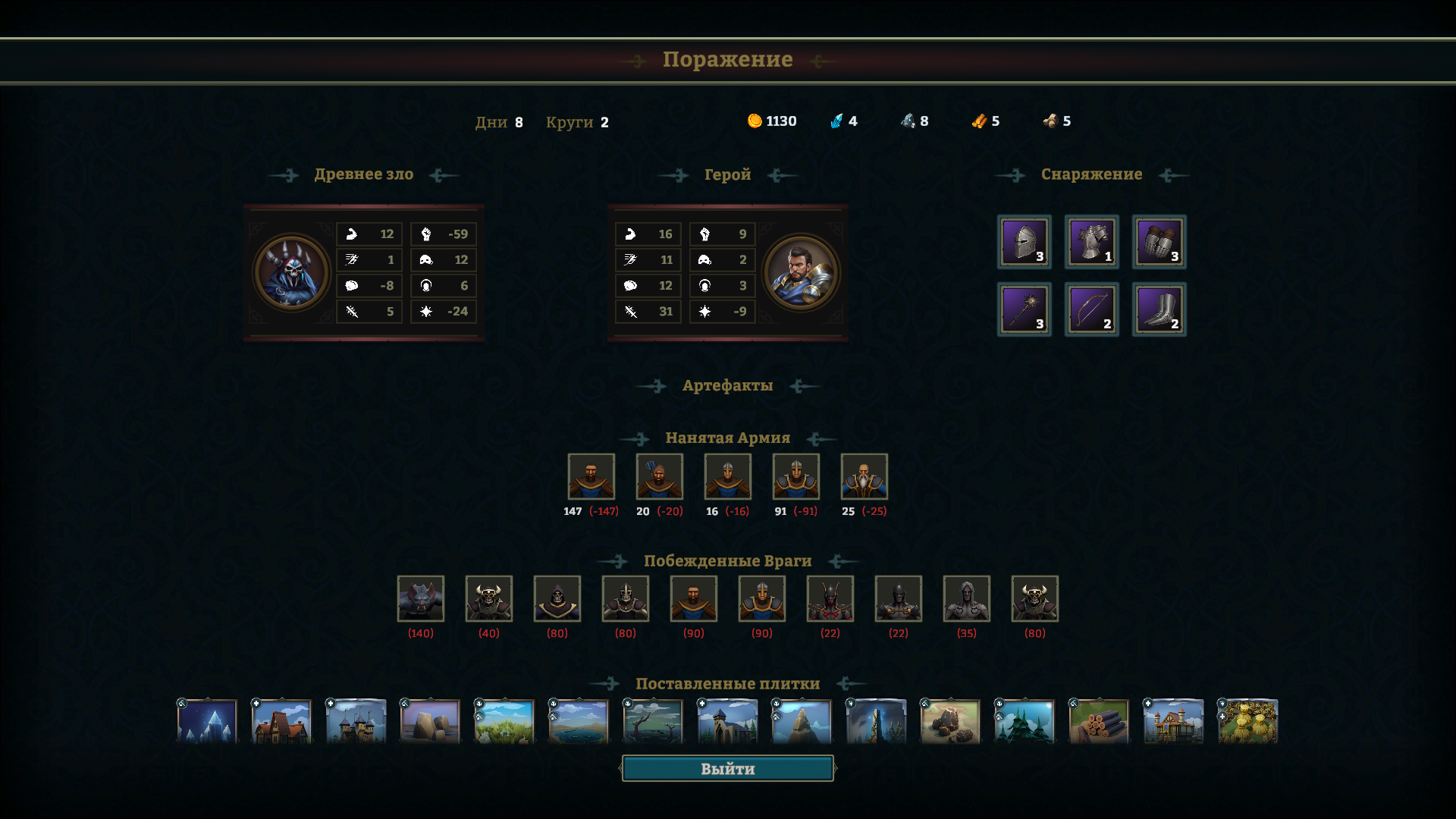Choose the mountain peak placed tile
Viewport: 1456px width, 819px height.
(x=802, y=721)
